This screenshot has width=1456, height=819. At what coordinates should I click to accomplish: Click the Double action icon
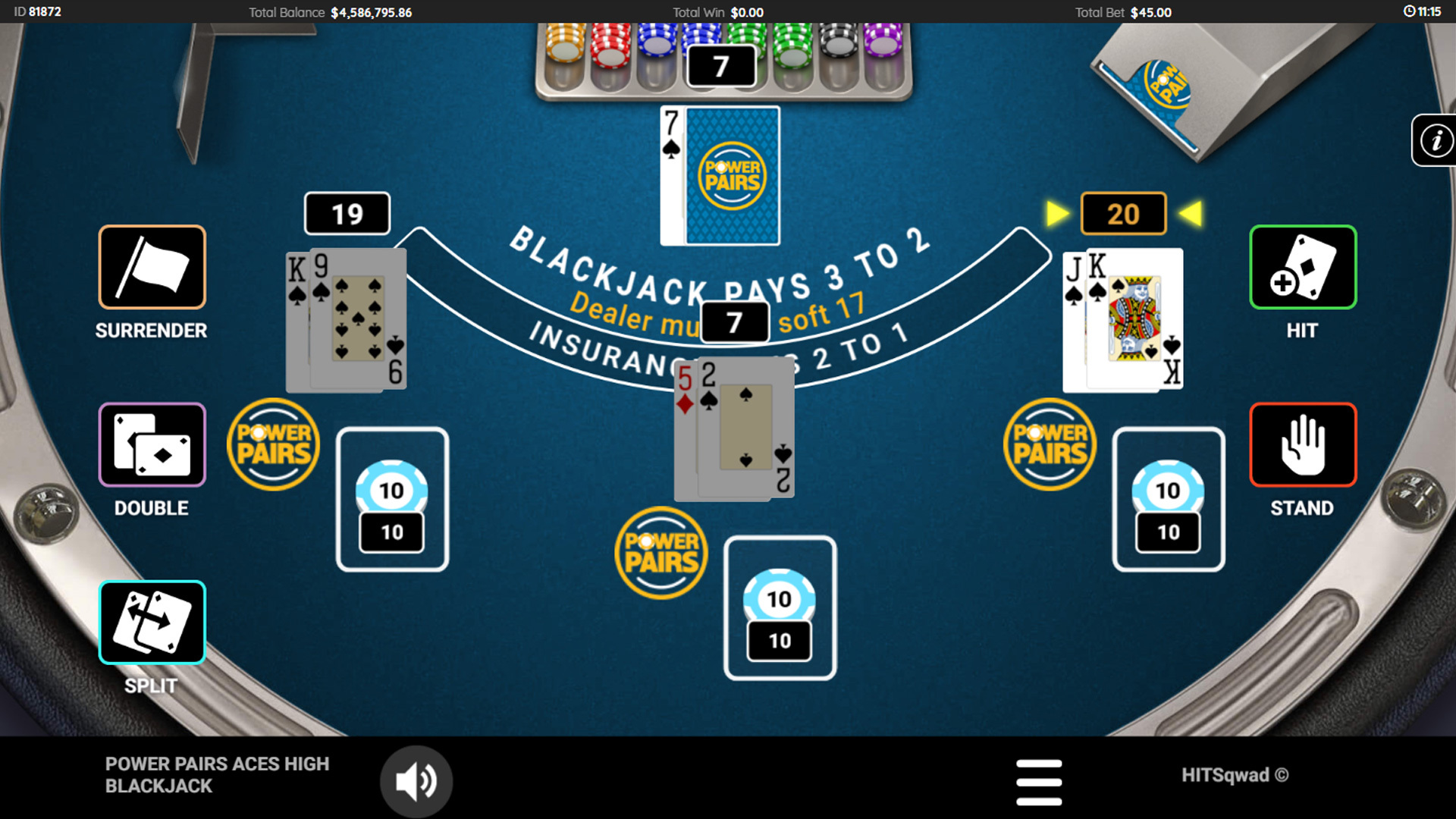151,444
